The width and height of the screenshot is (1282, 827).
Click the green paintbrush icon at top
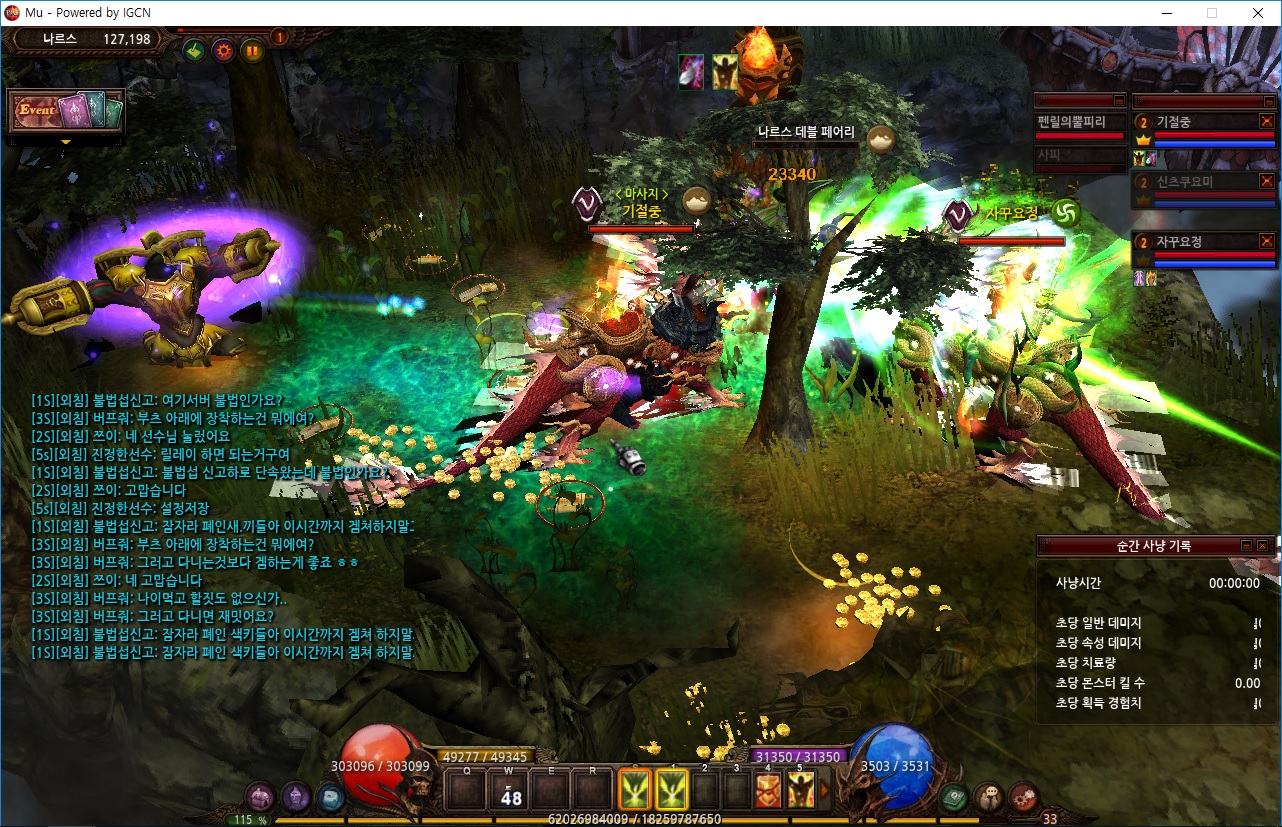point(194,49)
